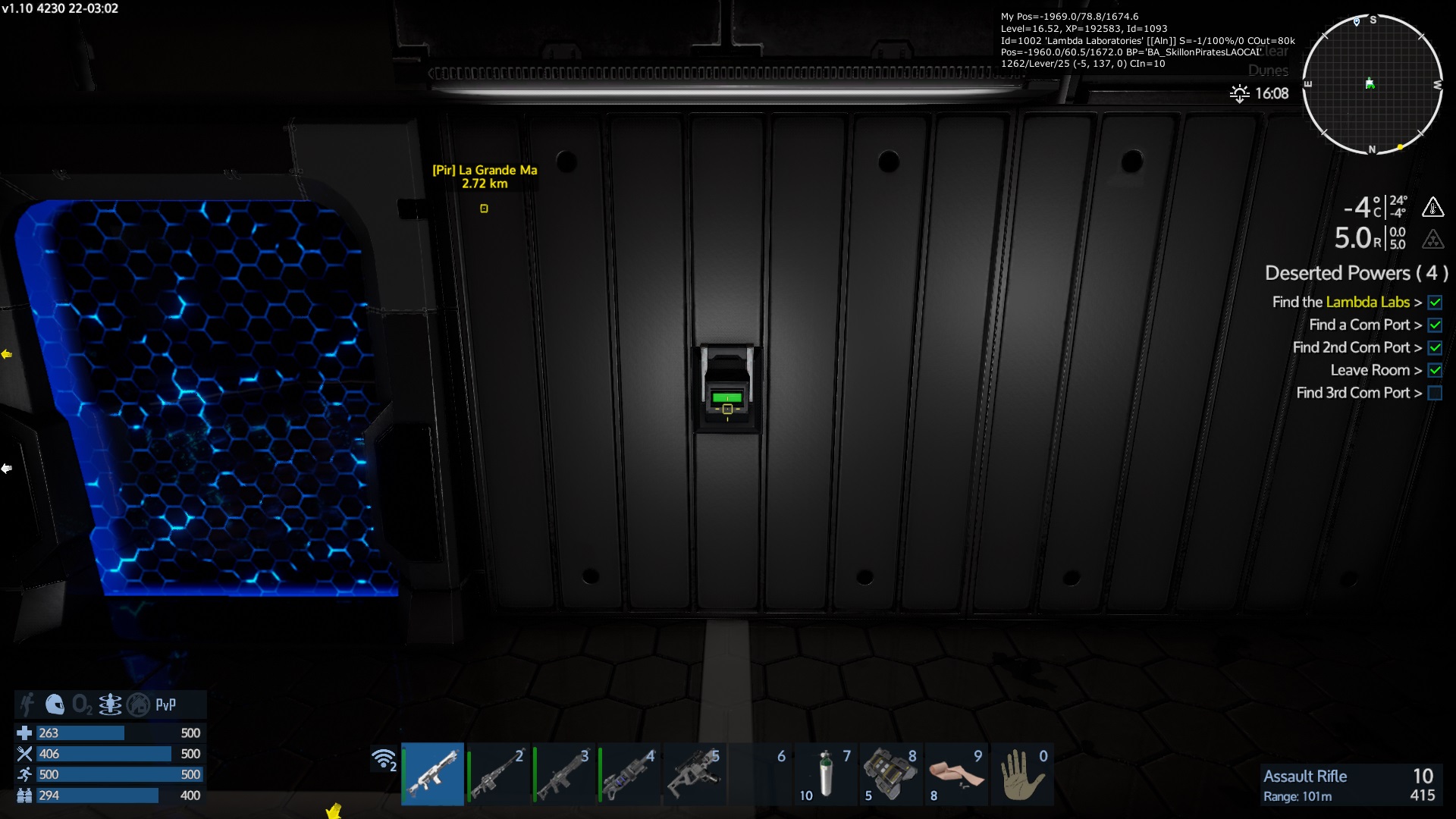This screenshot has width=1456, height=819.
Task: Pick the armored pack item in slot 8
Action: click(890, 773)
